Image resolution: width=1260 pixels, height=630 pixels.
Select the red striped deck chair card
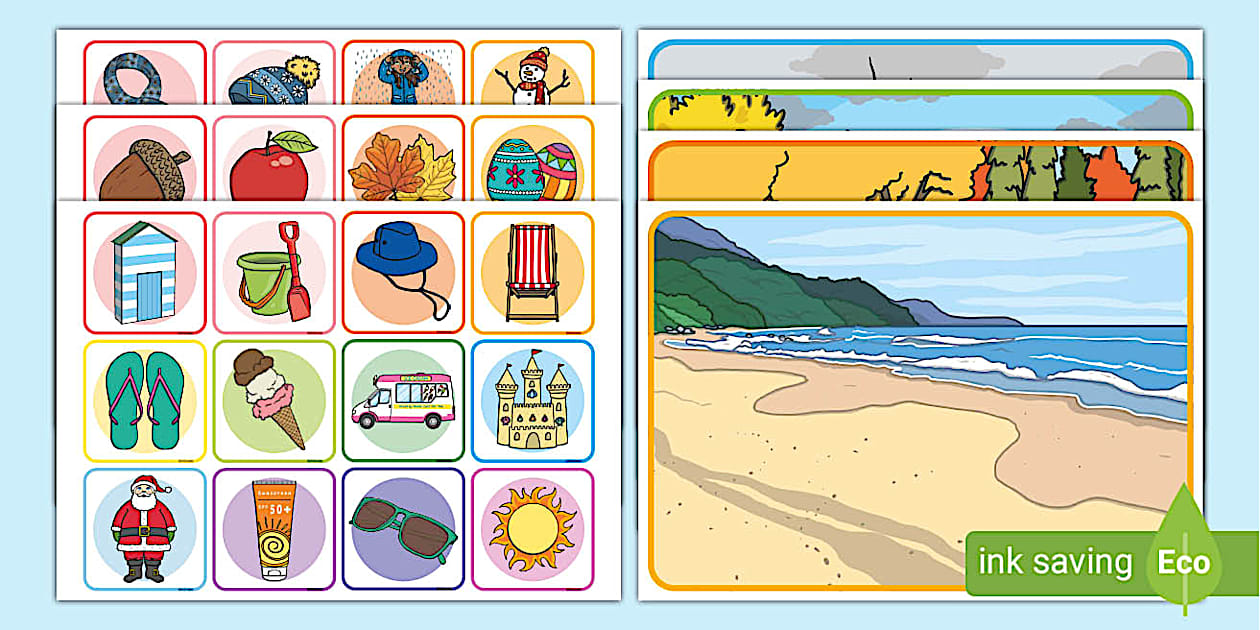point(532,272)
